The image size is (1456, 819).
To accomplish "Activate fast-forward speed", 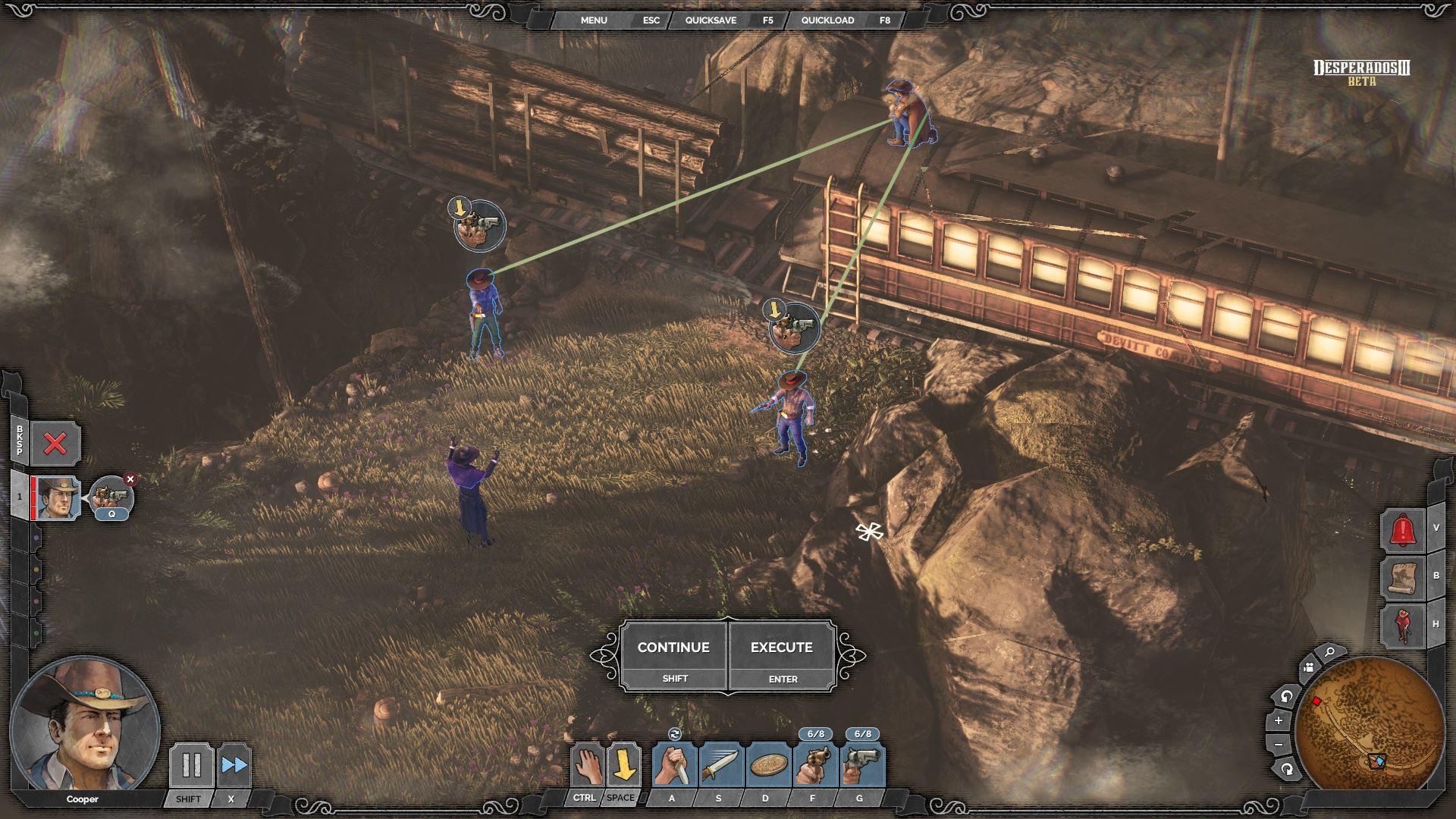I will click(234, 764).
